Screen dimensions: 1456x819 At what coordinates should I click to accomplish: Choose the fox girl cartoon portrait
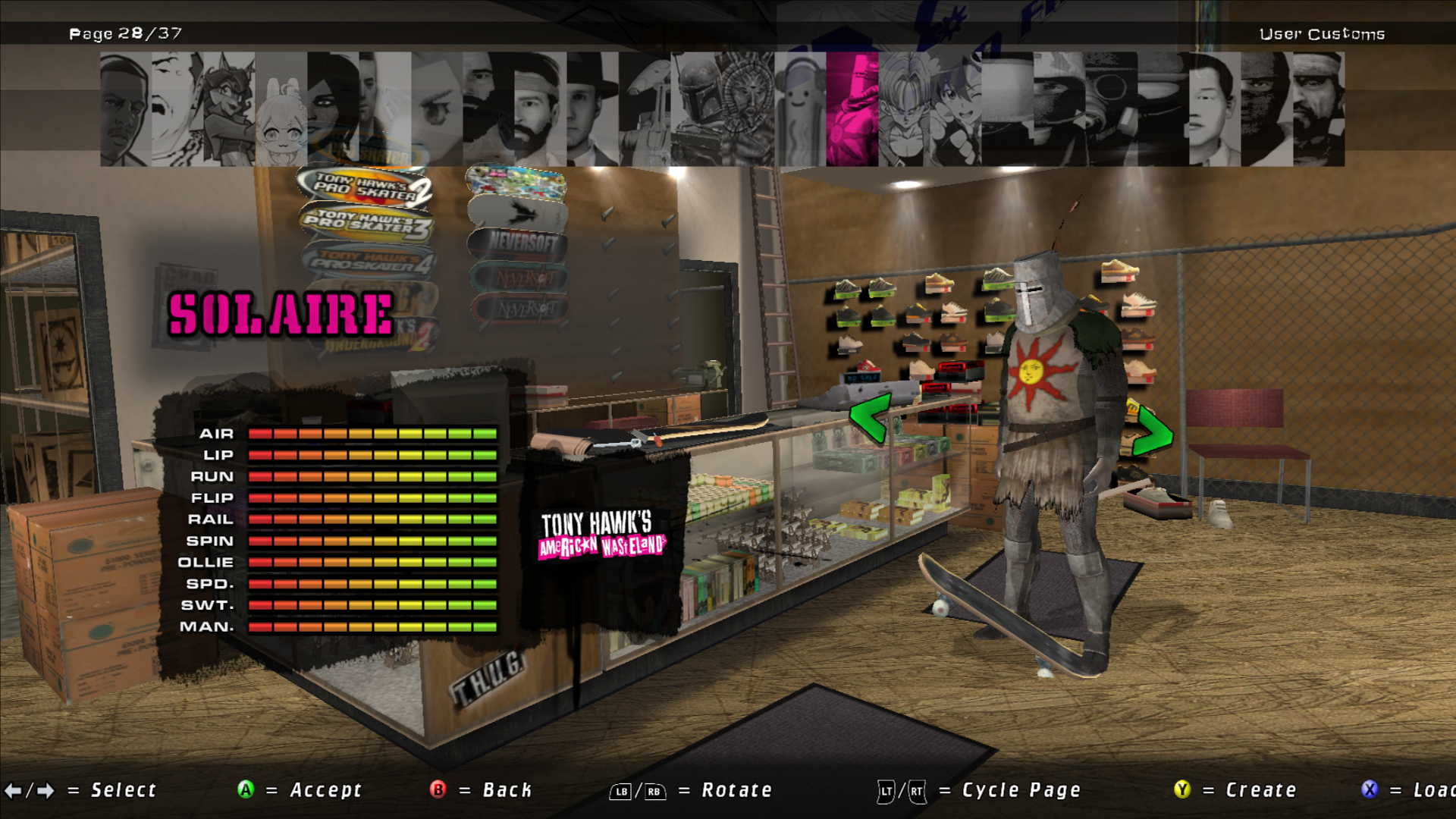point(229,109)
